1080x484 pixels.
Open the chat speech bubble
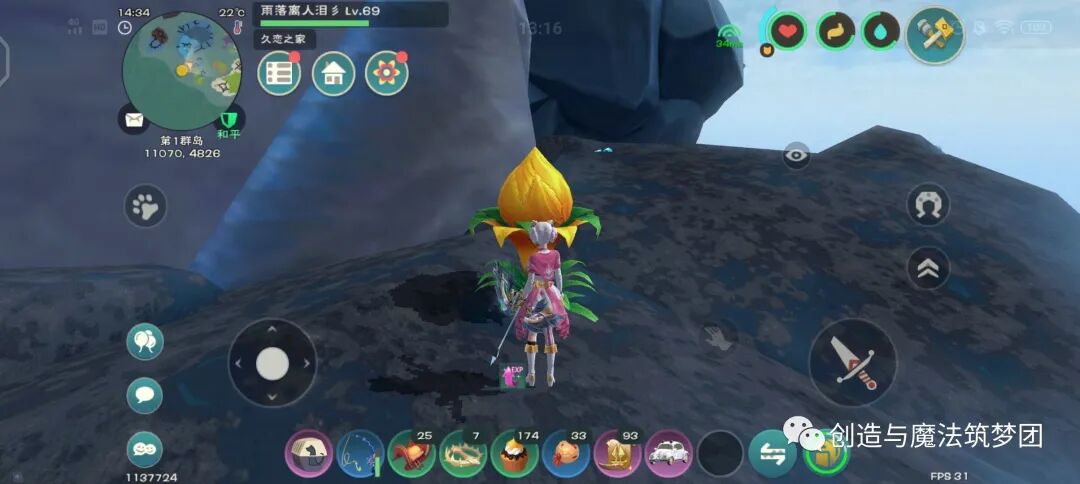(x=145, y=395)
